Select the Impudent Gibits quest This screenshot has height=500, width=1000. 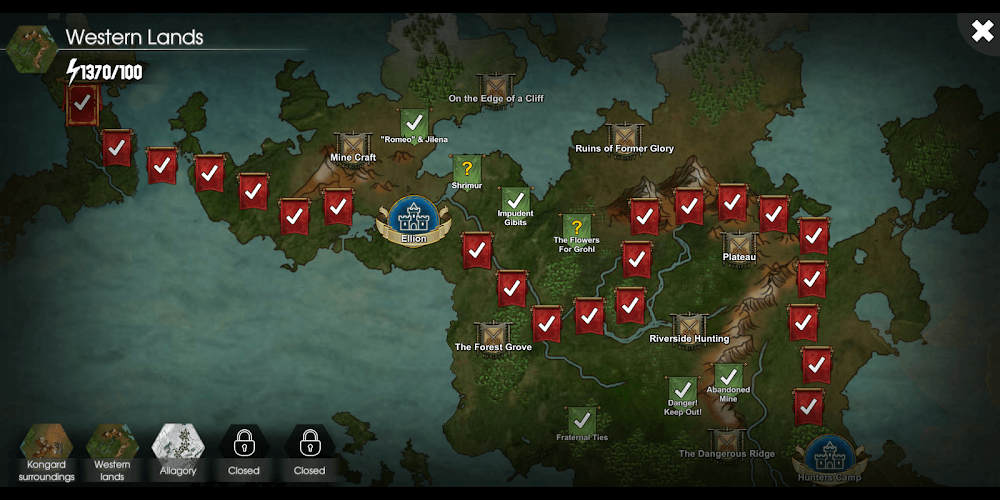pos(515,202)
